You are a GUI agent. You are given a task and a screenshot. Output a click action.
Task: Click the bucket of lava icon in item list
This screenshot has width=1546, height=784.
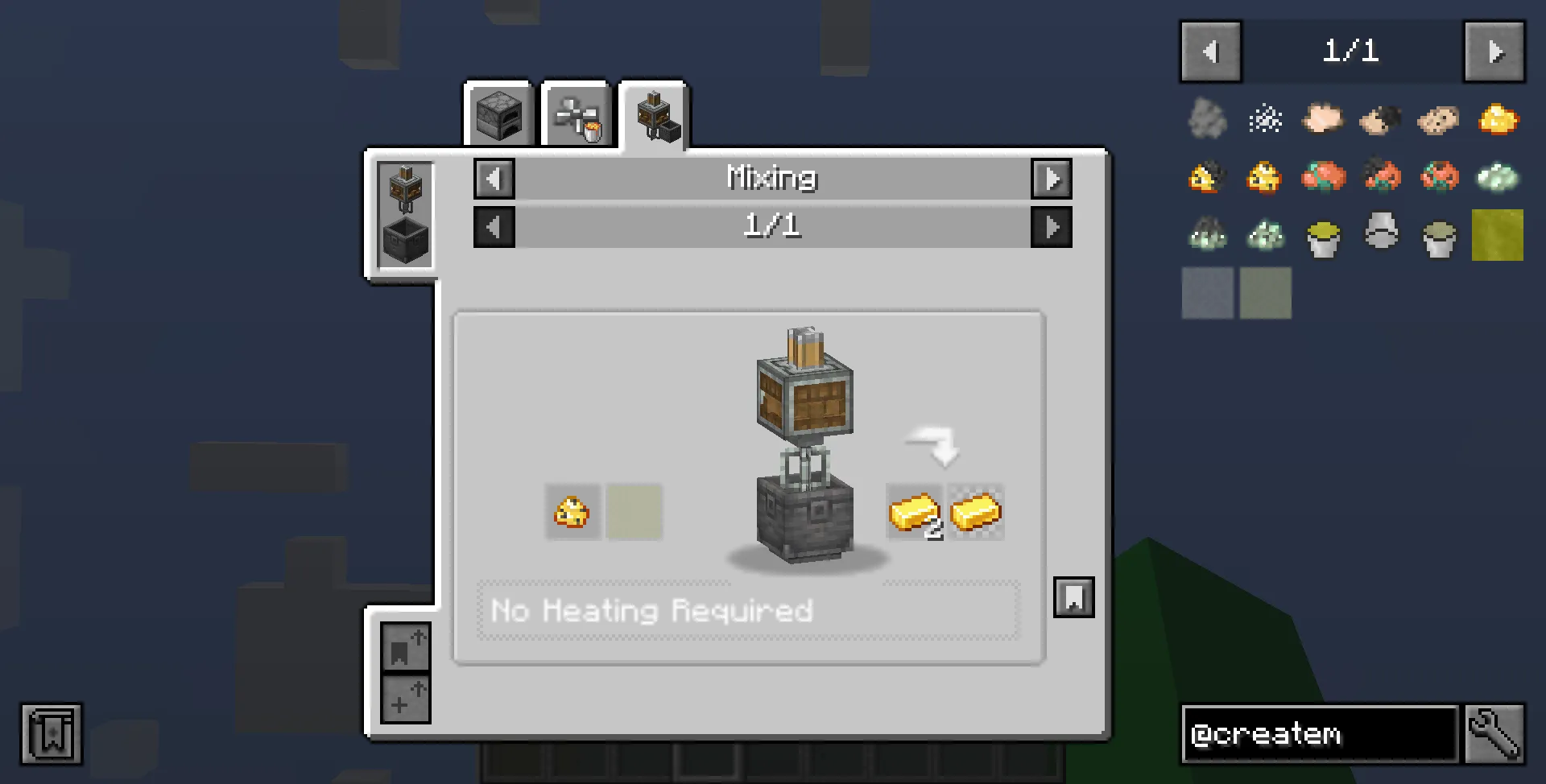pos(1323,236)
